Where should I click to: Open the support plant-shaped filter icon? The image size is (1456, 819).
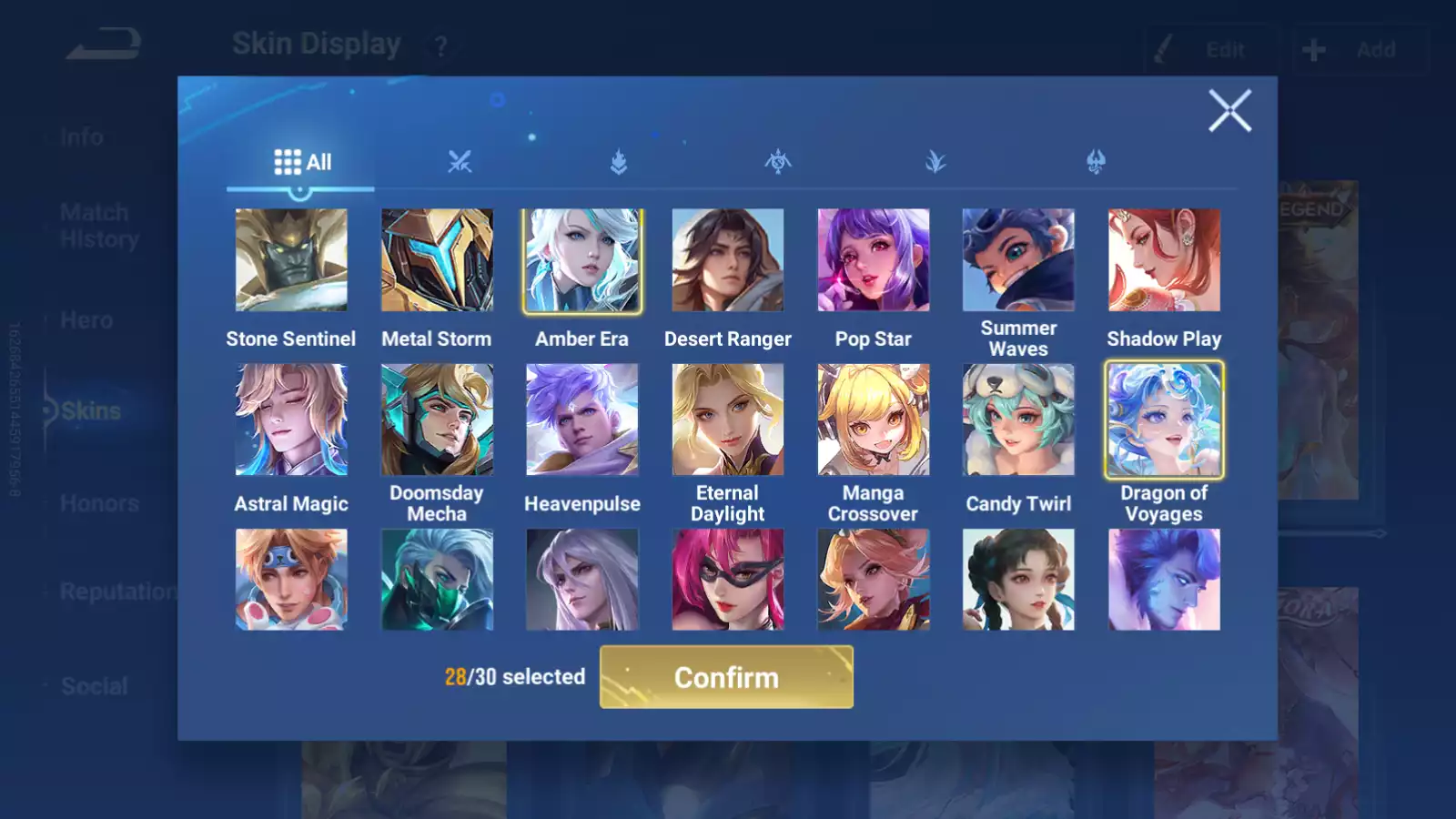(935, 162)
